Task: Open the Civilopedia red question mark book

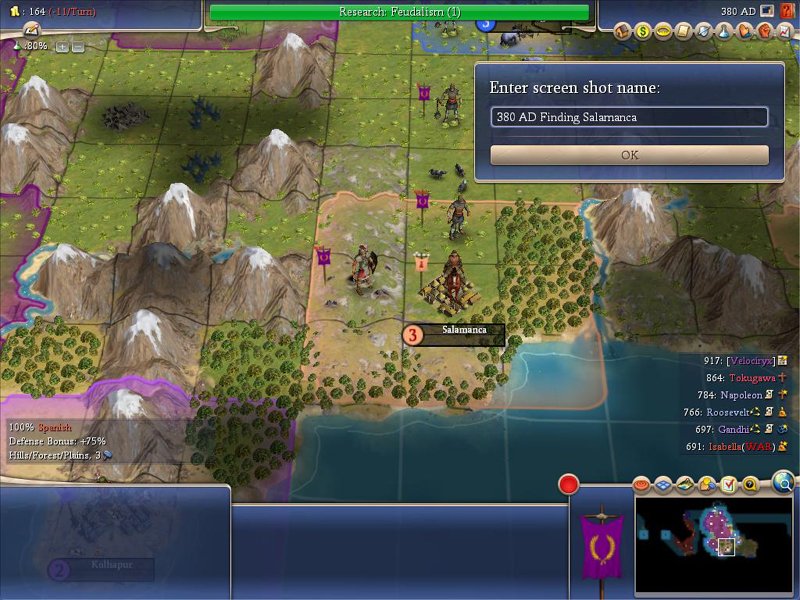Action: 786,11
